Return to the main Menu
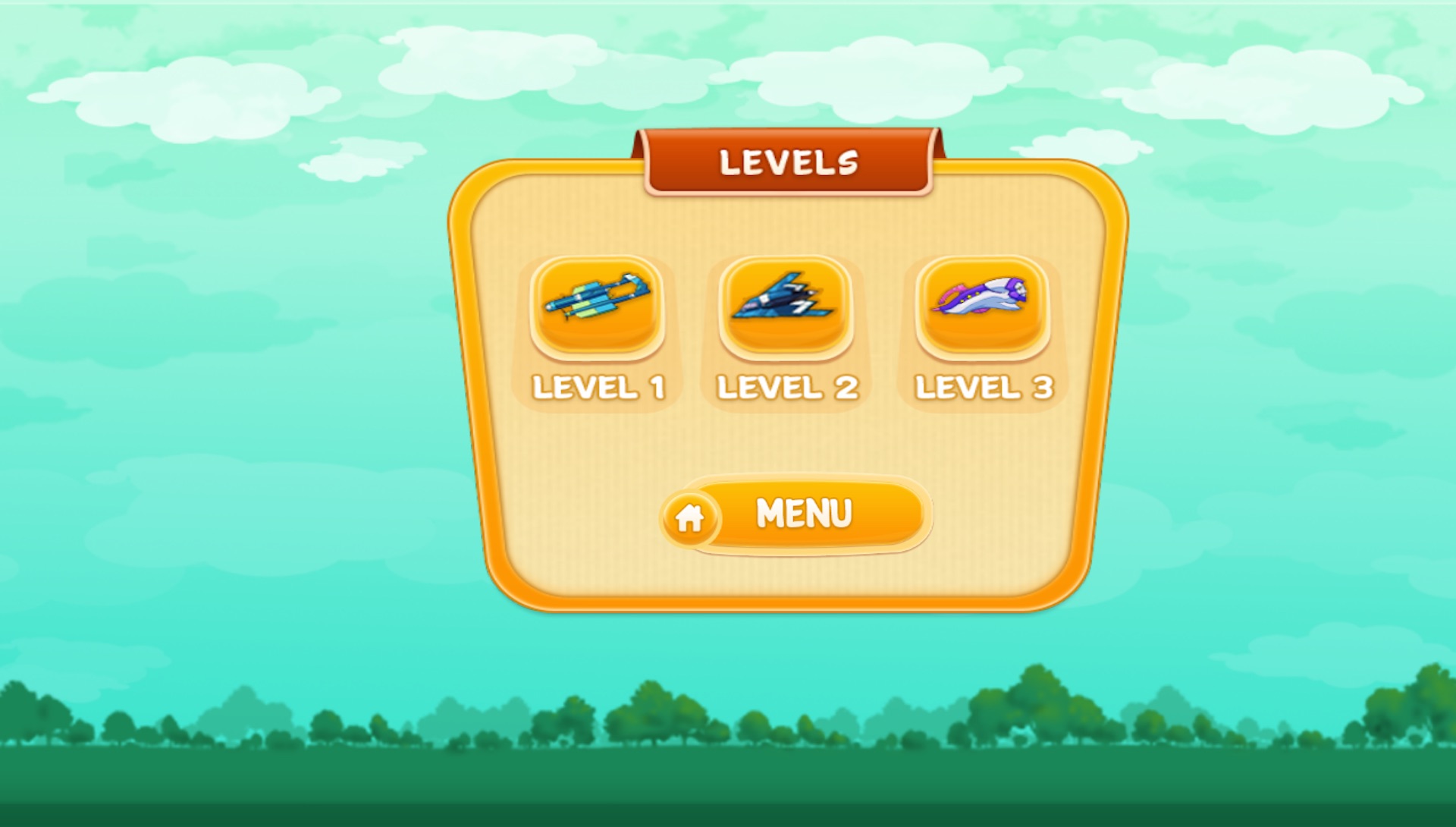Image resolution: width=1456 pixels, height=827 pixels. click(x=795, y=515)
